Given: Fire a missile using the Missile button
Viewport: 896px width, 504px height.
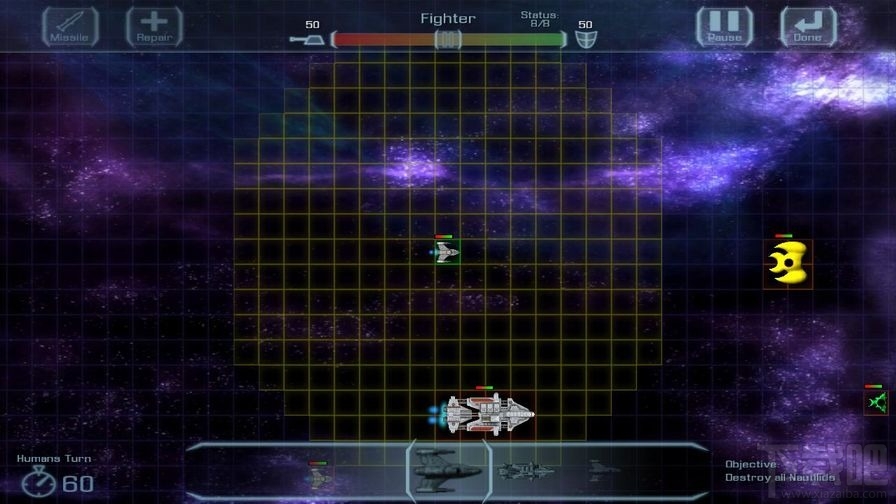Looking at the screenshot, I should [70, 27].
